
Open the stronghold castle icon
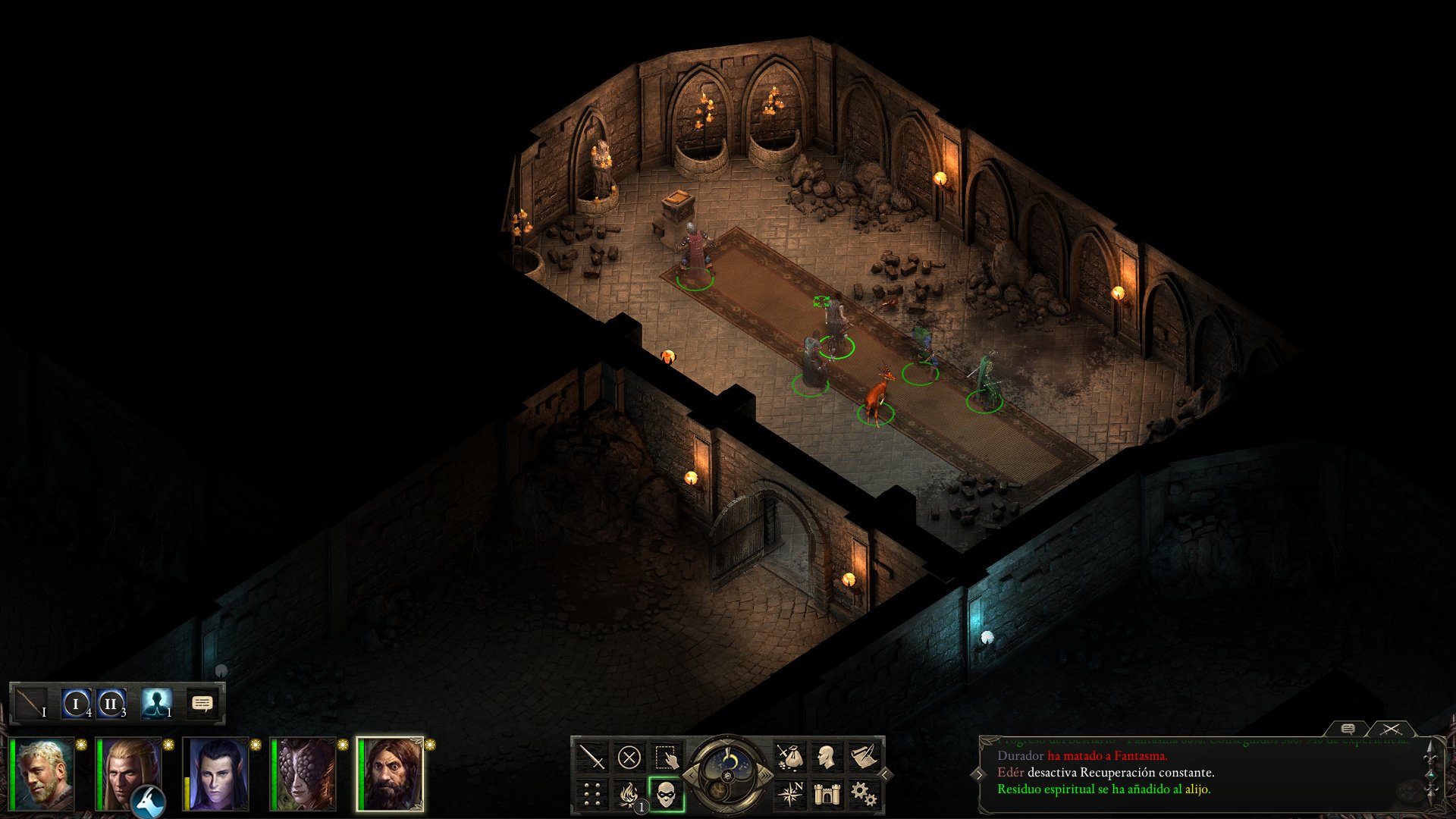[827, 794]
